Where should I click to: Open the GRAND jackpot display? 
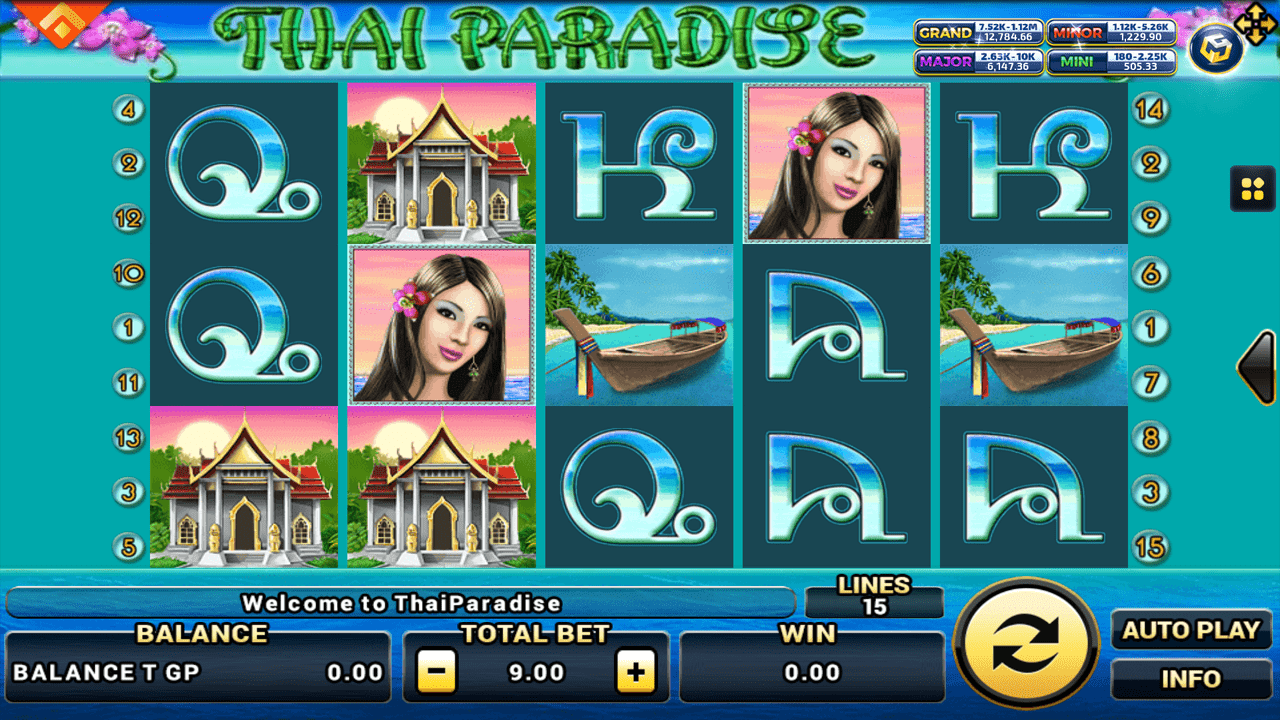click(978, 33)
